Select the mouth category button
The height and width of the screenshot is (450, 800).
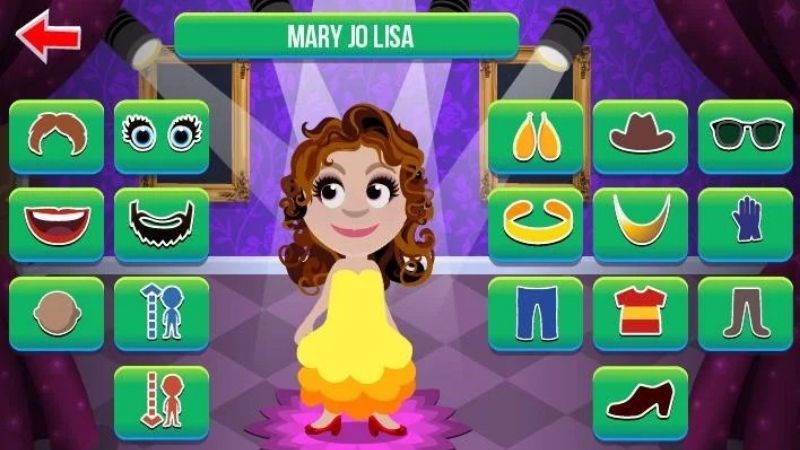pyautogui.click(x=57, y=225)
